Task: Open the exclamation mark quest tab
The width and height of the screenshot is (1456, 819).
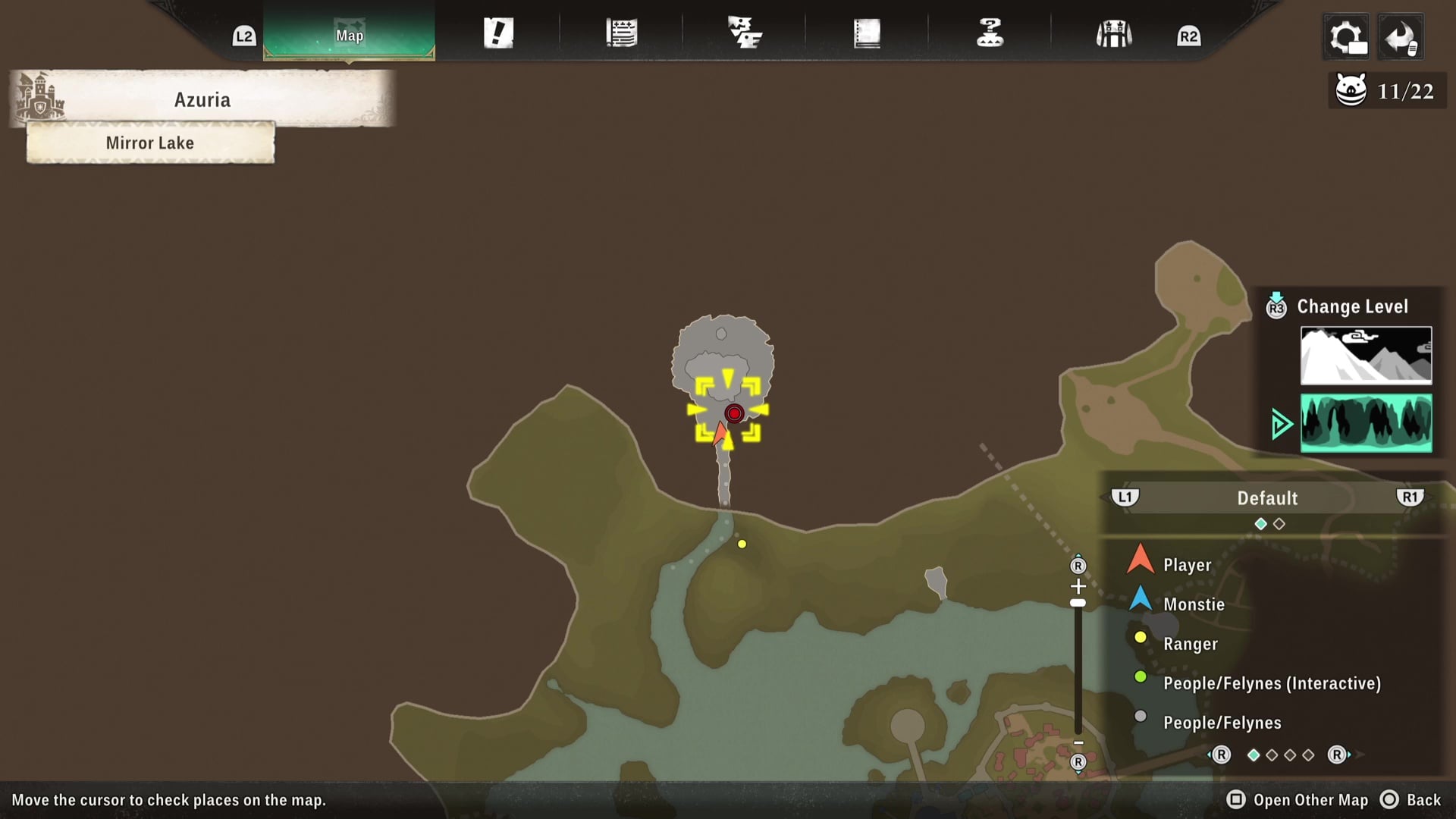Action: (498, 33)
